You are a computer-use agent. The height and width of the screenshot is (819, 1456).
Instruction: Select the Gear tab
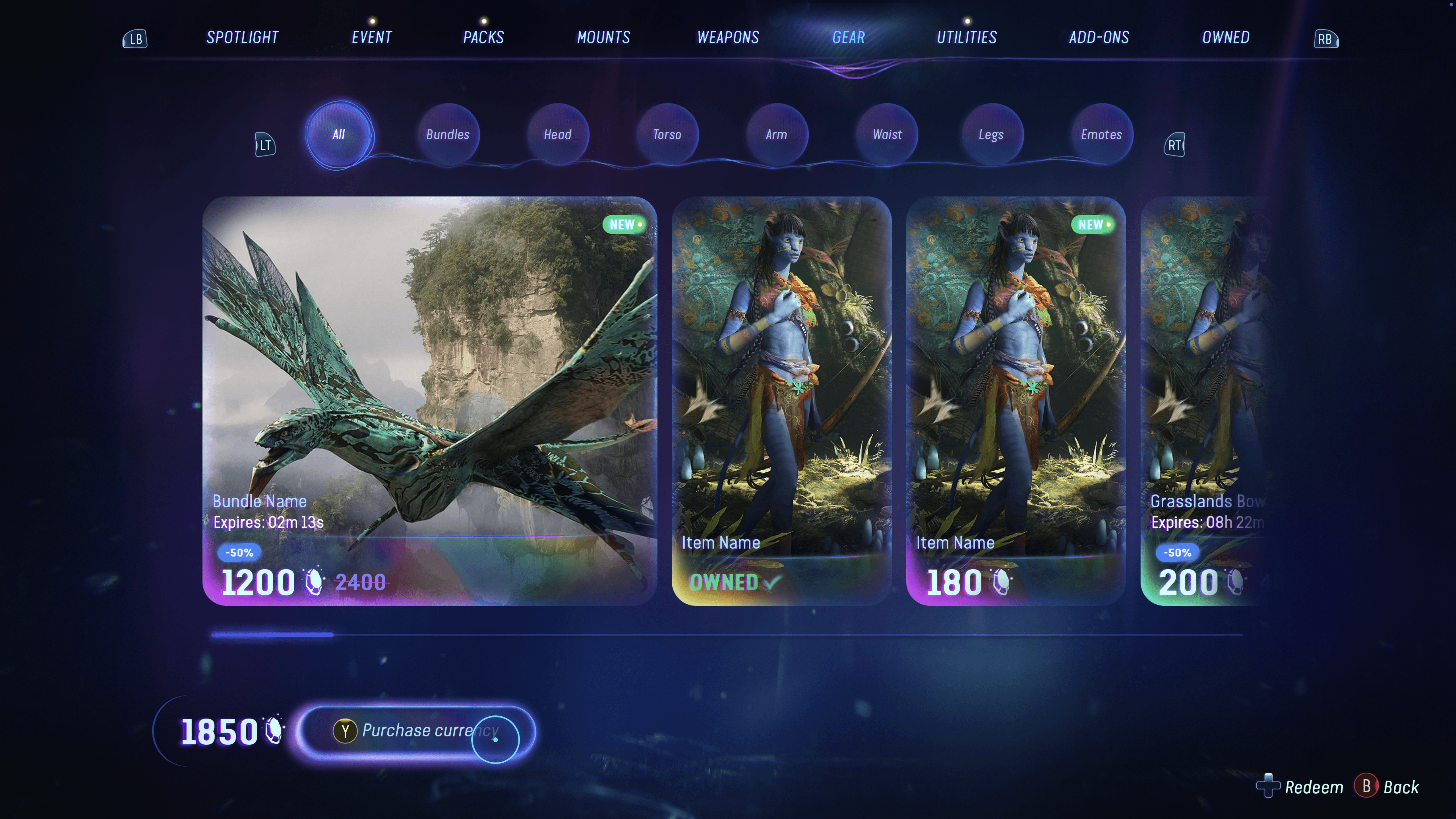coord(848,37)
